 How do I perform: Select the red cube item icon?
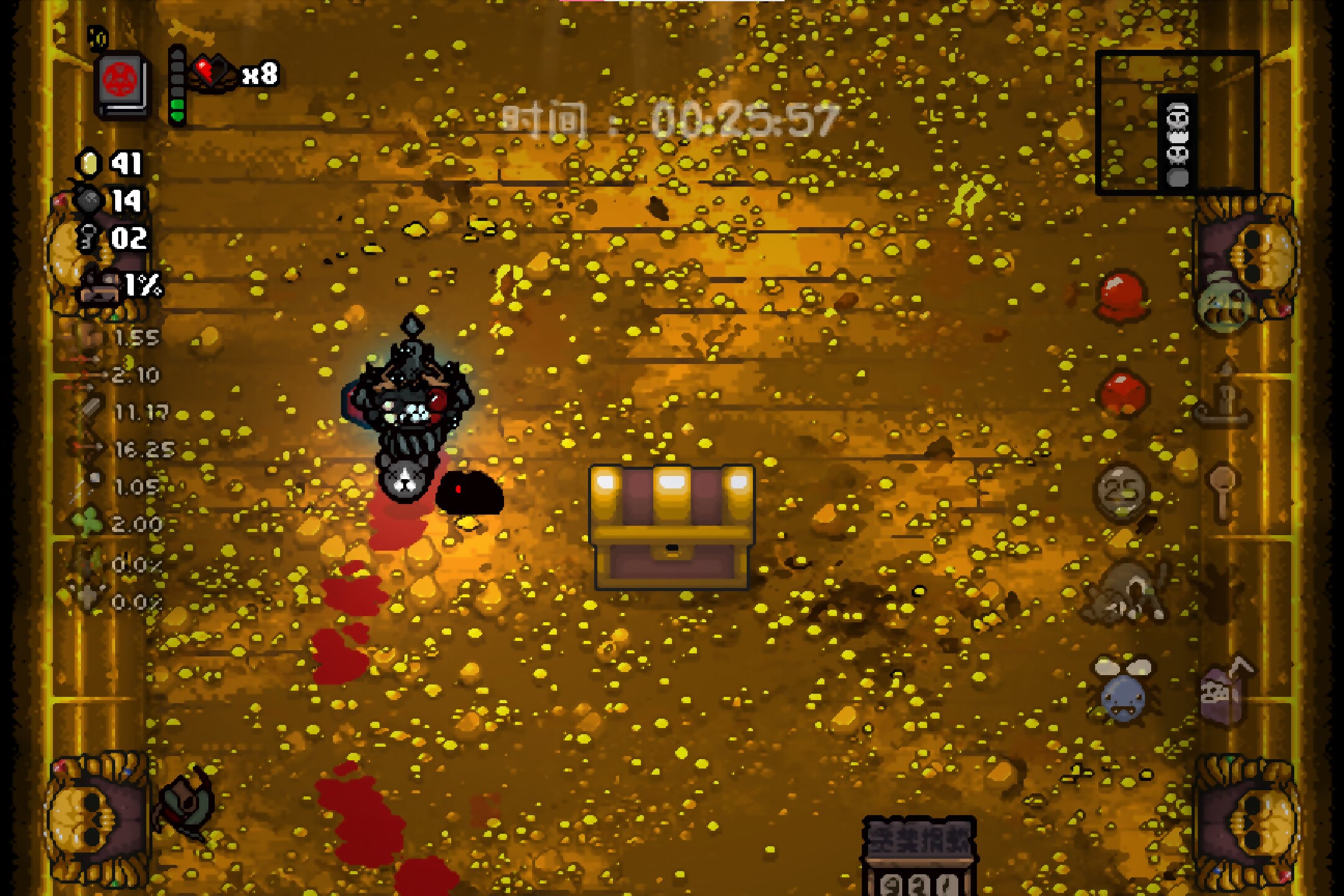click(1124, 393)
